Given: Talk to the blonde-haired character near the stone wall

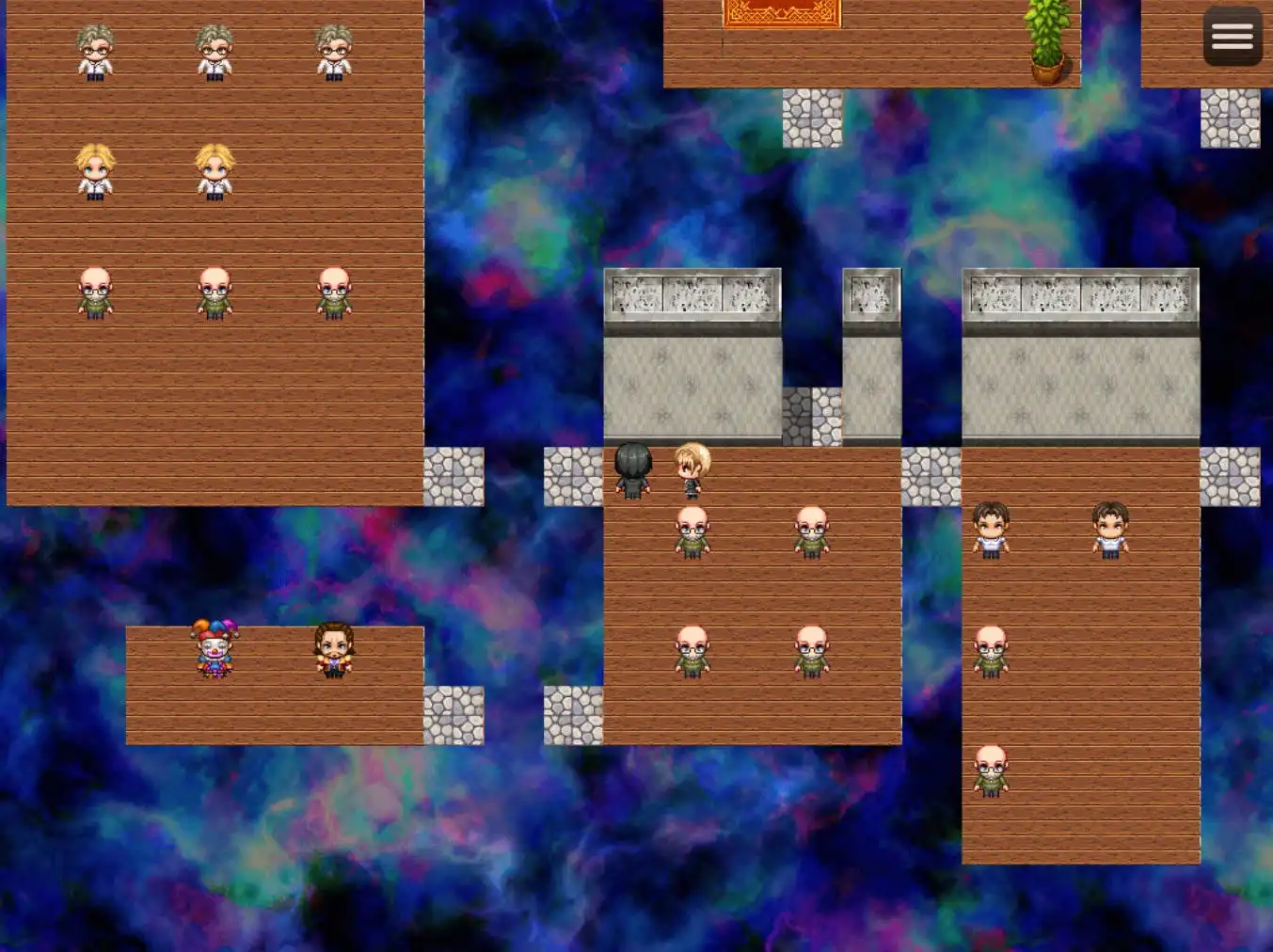Looking at the screenshot, I should (692, 468).
